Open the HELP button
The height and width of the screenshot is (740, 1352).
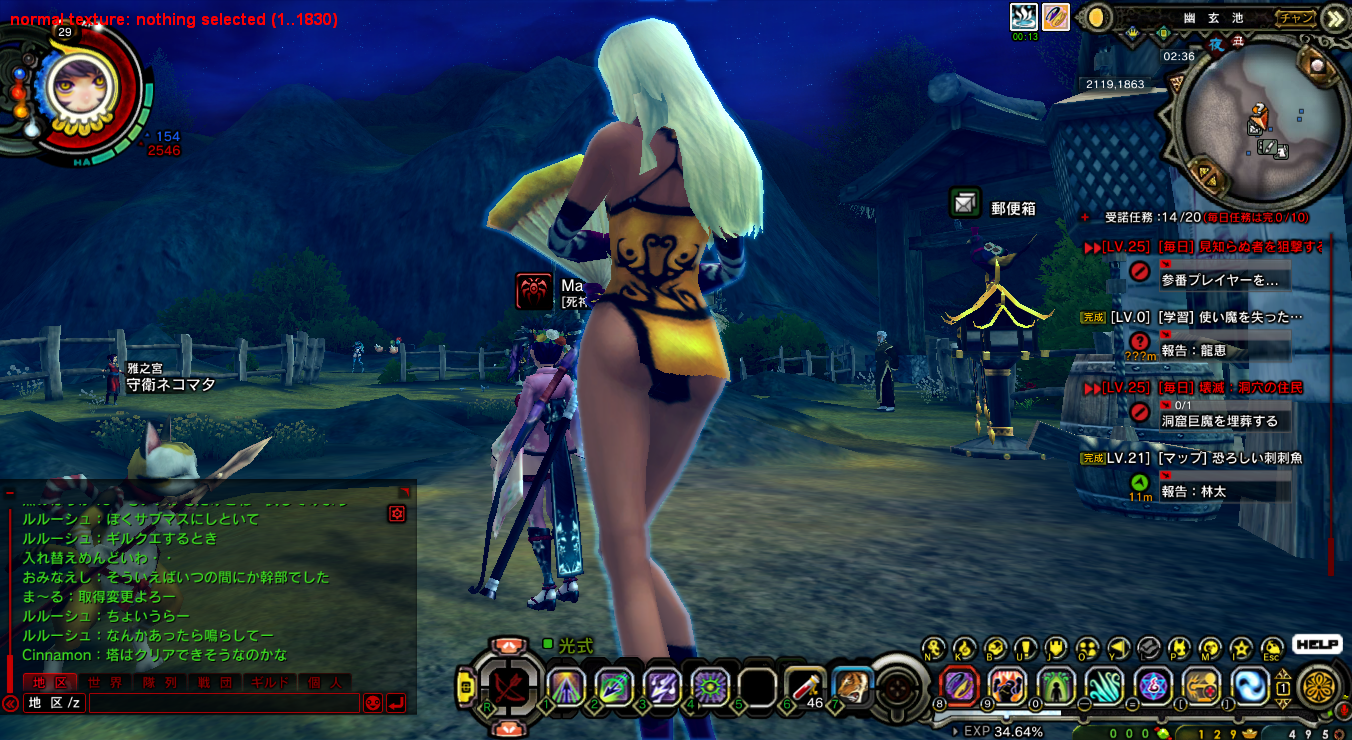[x=1317, y=645]
